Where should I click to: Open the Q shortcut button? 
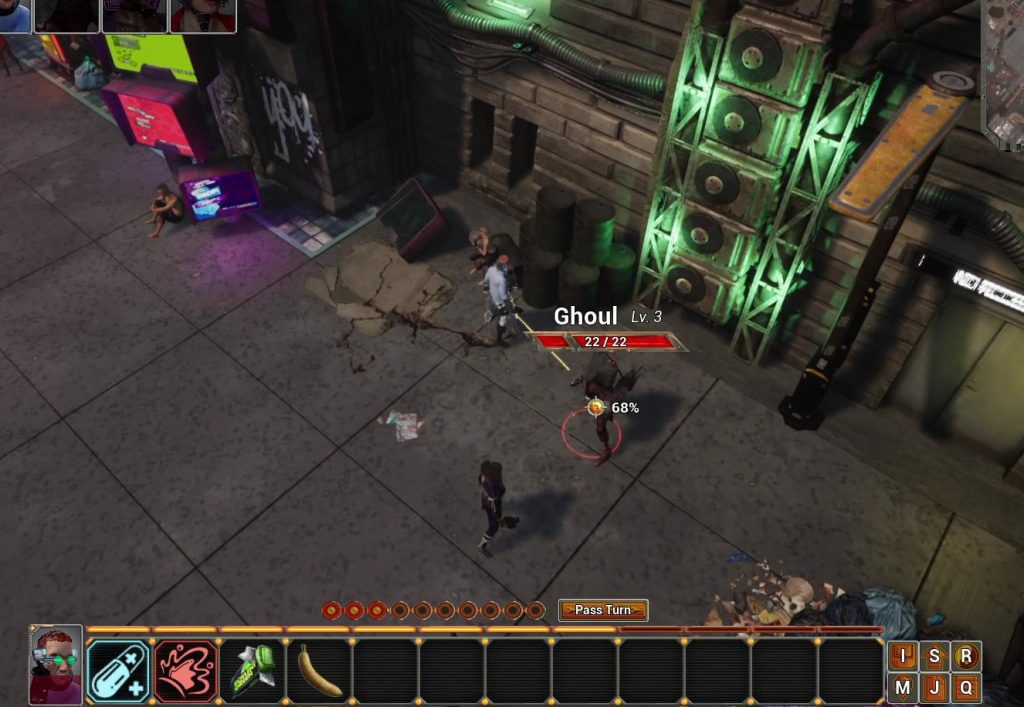pos(965,687)
